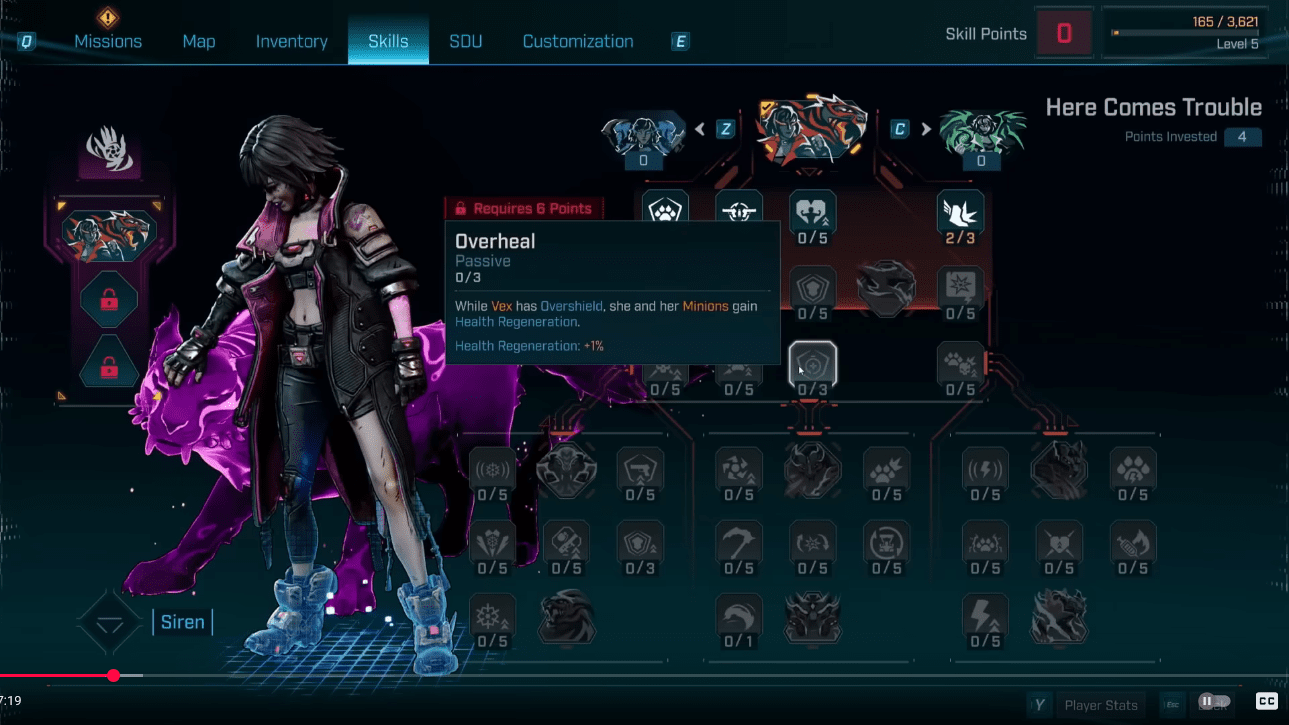The height and width of the screenshot is (725, 1289).
Task: Pick the single-point 0/1 skill node
Action: pyautogui.click(x=739, y=617)
